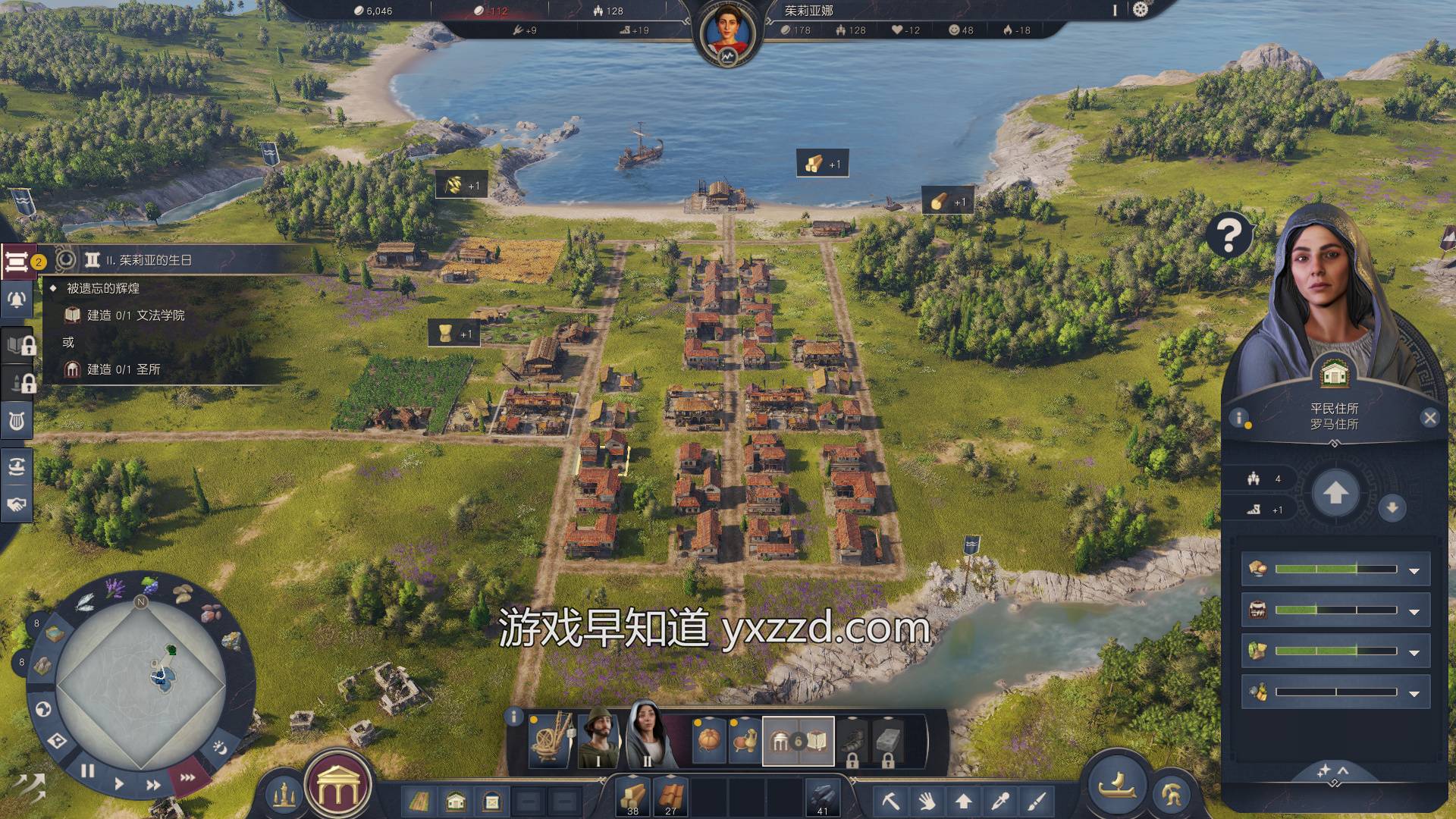This screenshot has width=1456, height=819.
Task: Open the settings gear icon
Action: point(1141,10)
